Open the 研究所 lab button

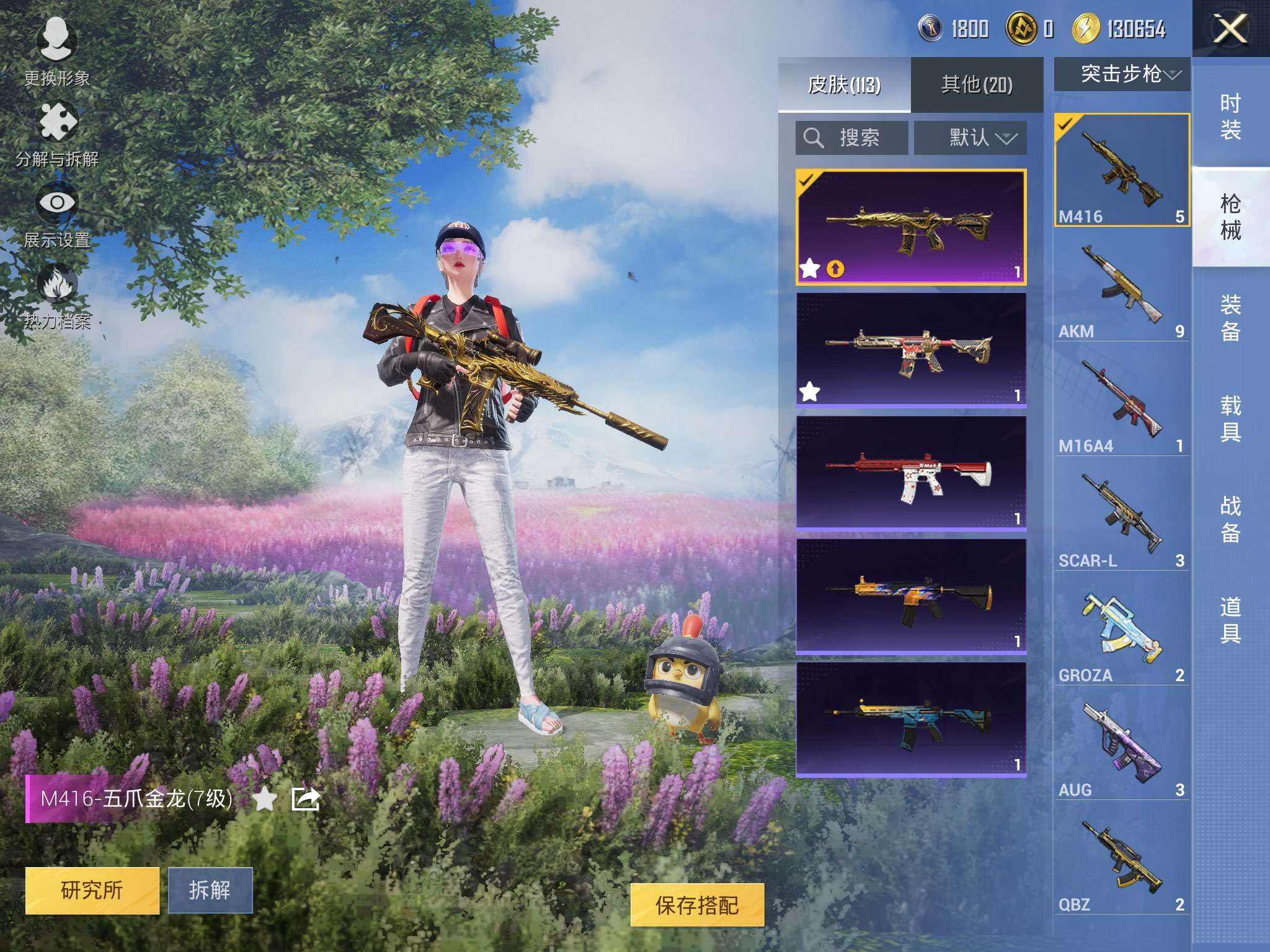(92, 890)
